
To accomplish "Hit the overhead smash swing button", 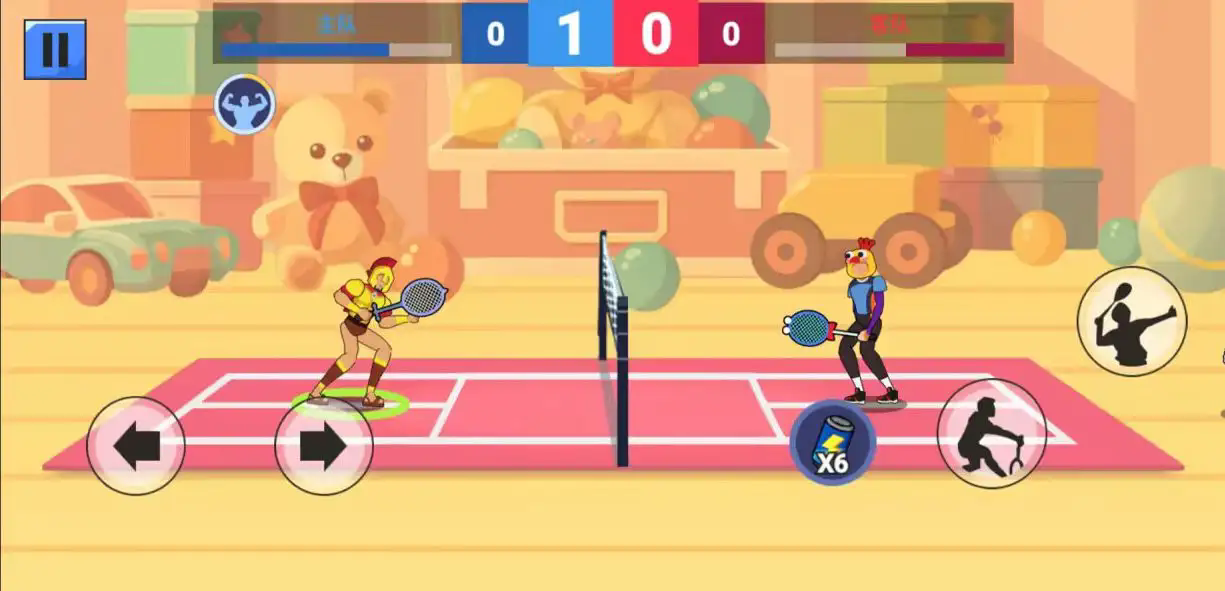I will pos(1131,321).
